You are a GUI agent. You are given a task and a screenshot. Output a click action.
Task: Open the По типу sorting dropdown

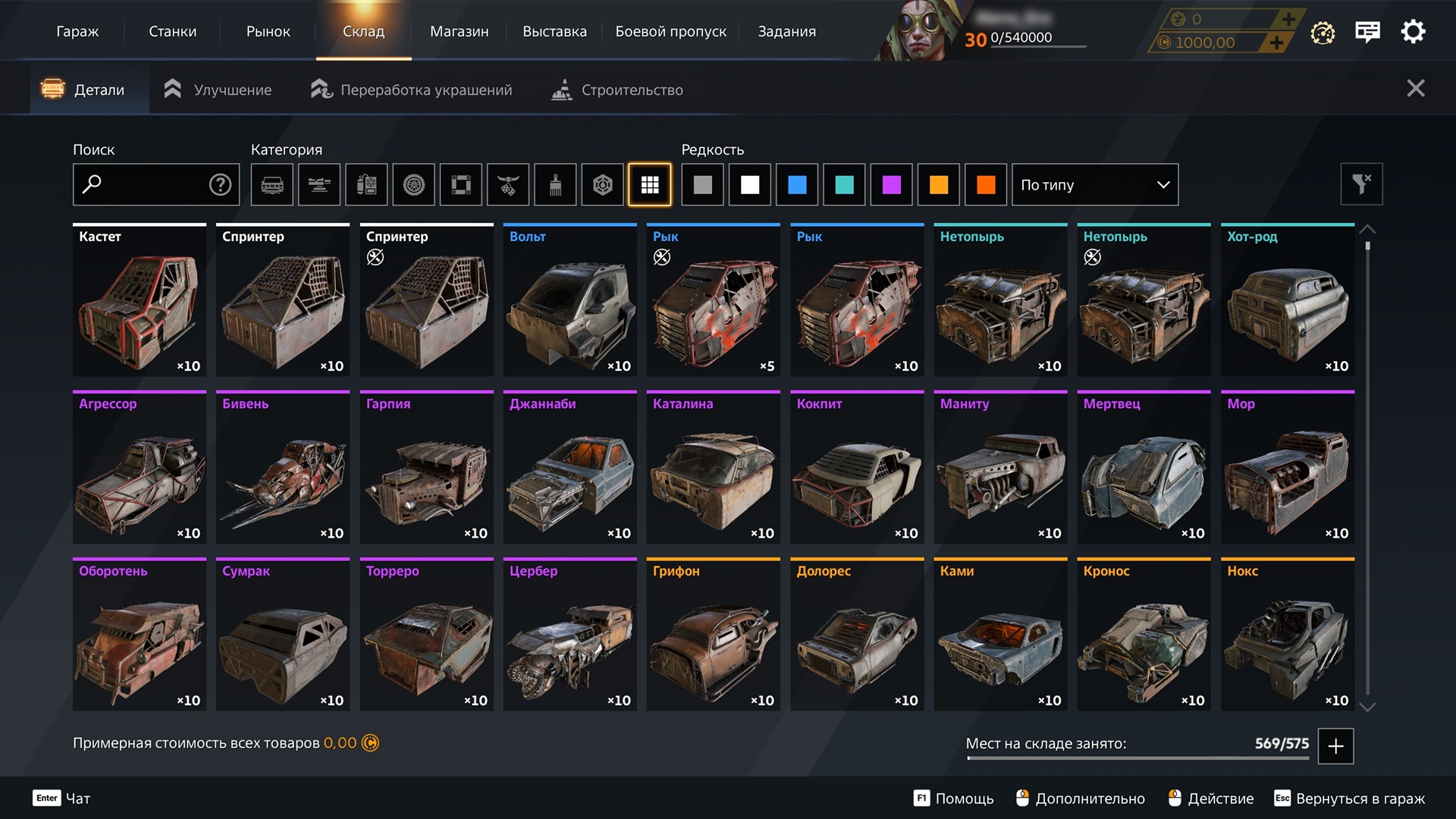click(1094, 184)
